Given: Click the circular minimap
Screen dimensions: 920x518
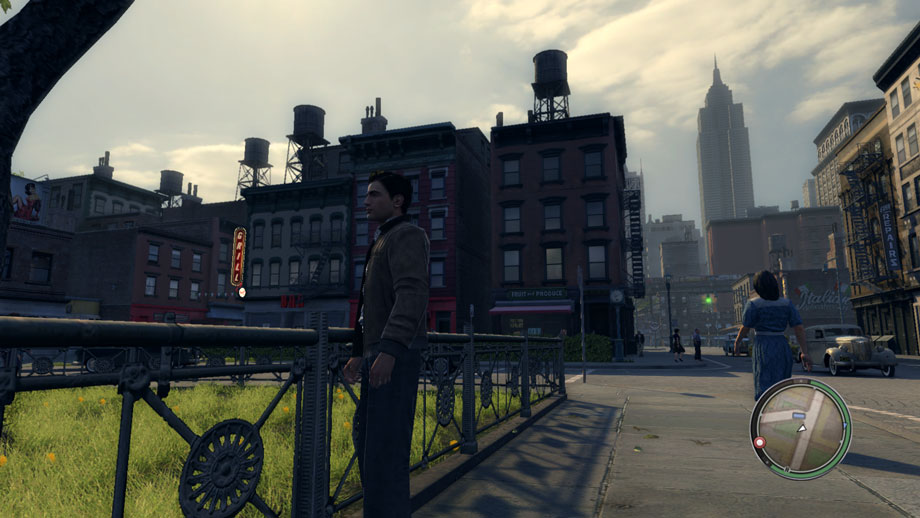Looking at the screenshot, I should point(801,428).
